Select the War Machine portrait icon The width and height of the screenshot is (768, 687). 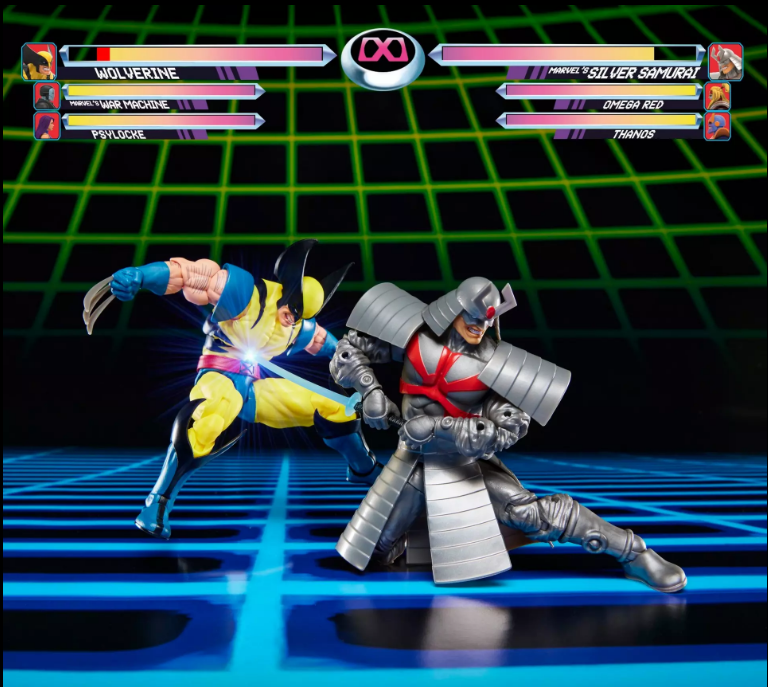tap(46, 95)
